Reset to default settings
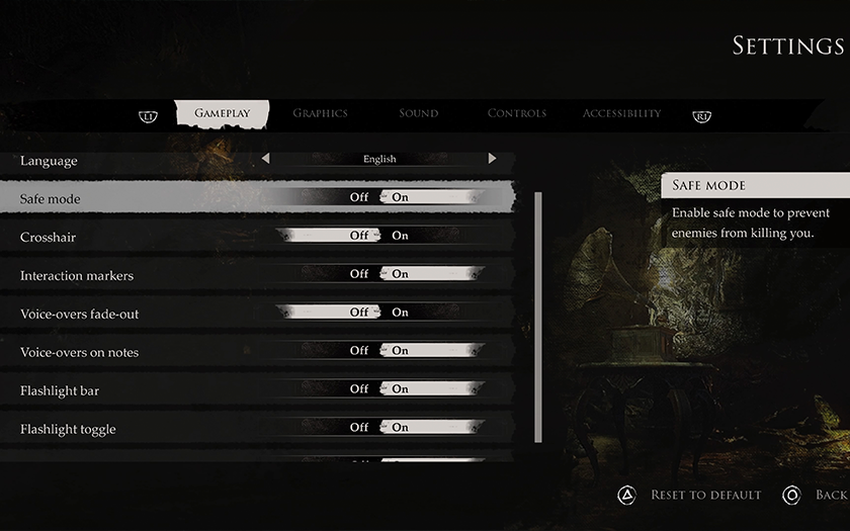 point(705,495)
